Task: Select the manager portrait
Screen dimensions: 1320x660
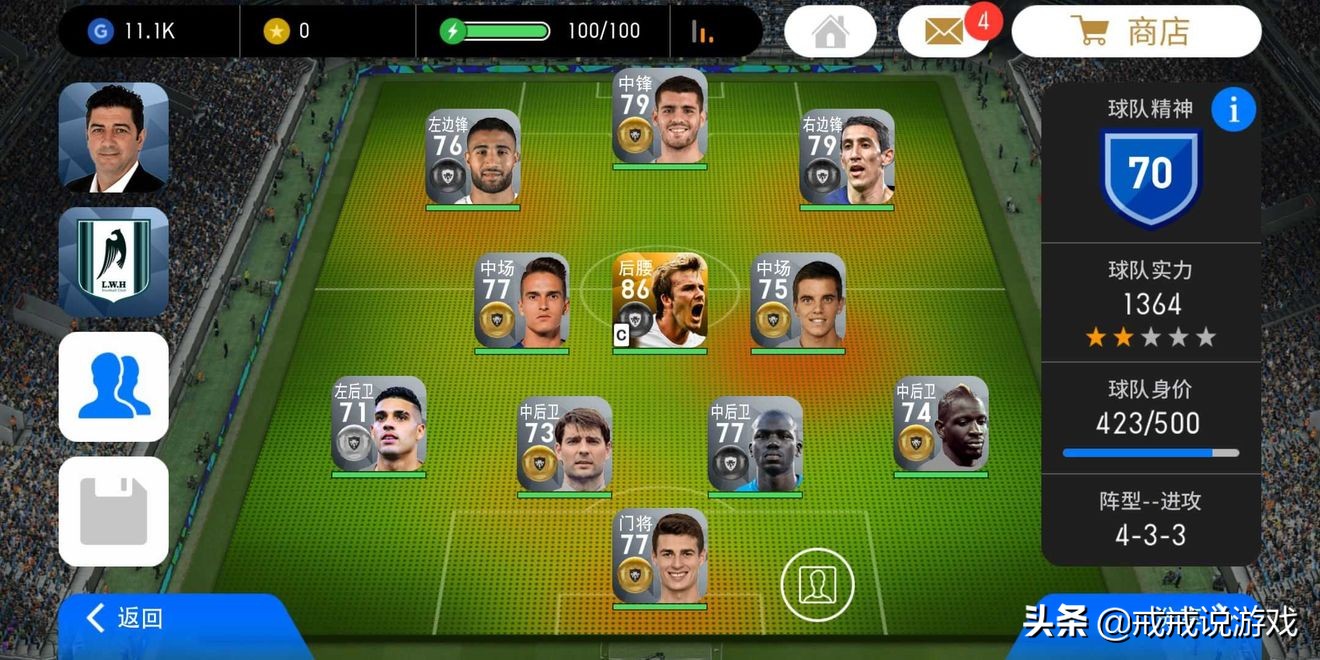Action: [114, 138]
